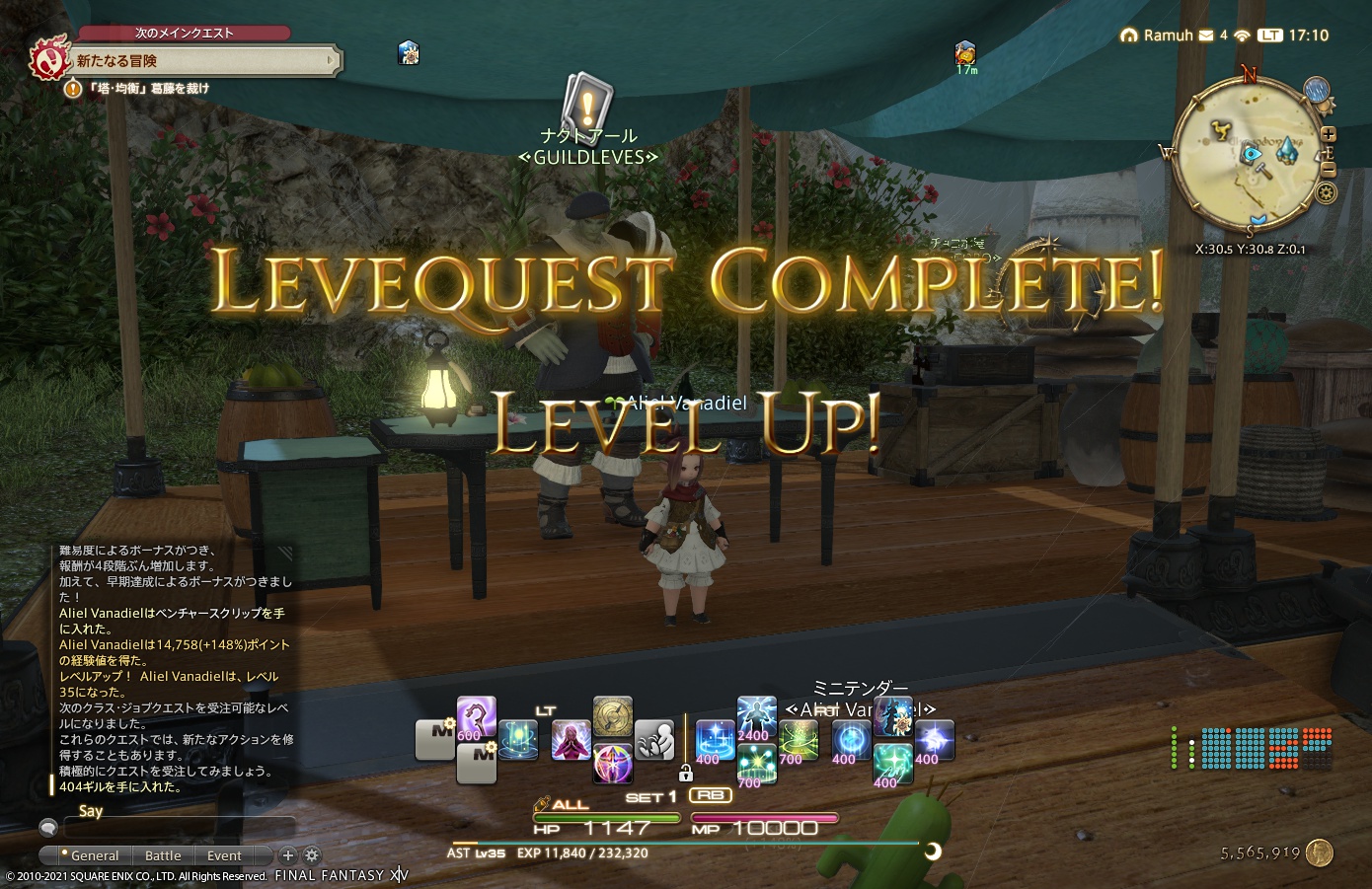Image resolution: width=1372 pixels, height=889 pixels.
Task: Click the minimap zoom-in plus button
Action: pyautogui.click(x=1329, y=134)
